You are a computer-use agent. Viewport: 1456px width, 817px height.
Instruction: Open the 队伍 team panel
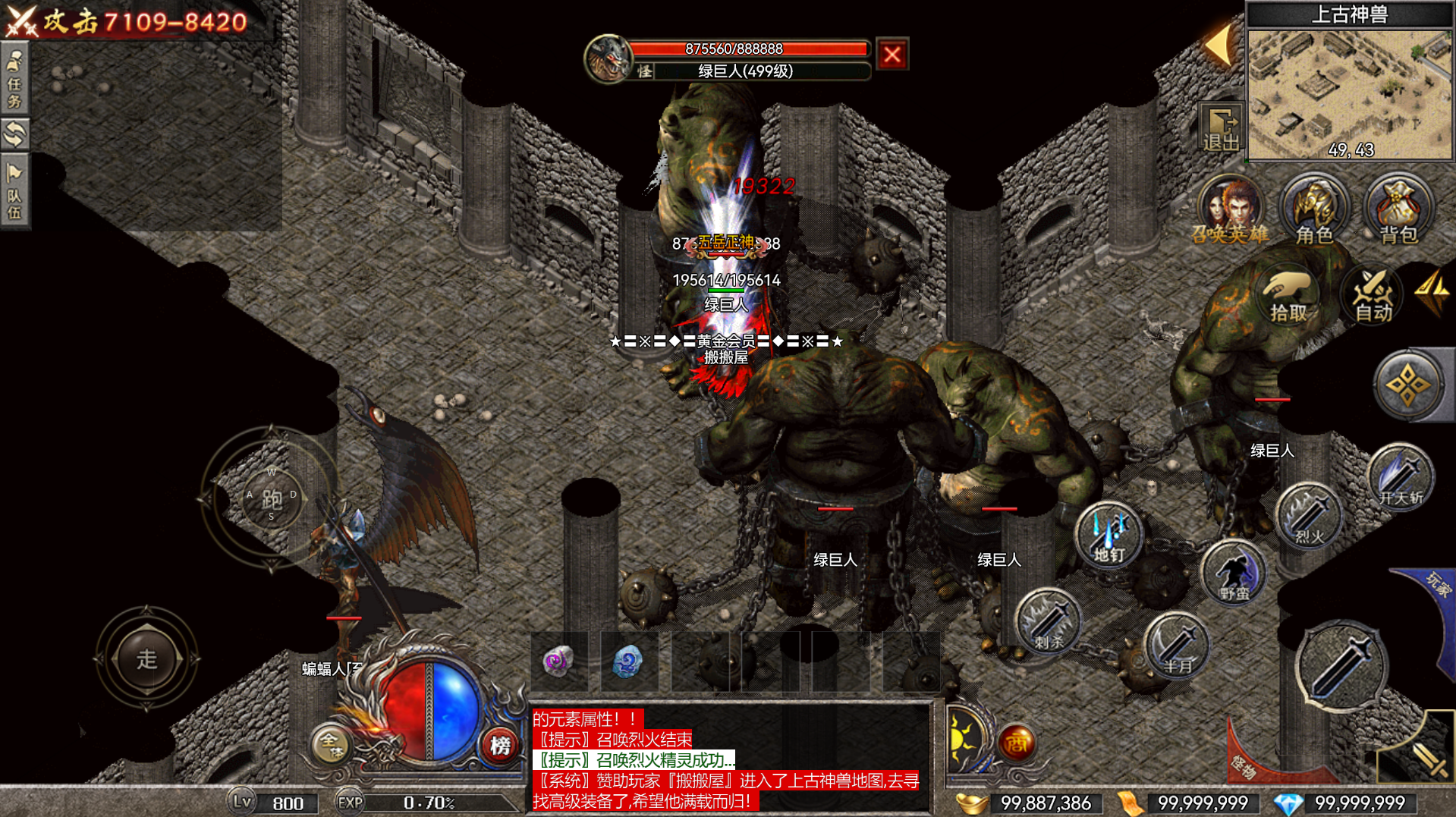click(14, 190)
